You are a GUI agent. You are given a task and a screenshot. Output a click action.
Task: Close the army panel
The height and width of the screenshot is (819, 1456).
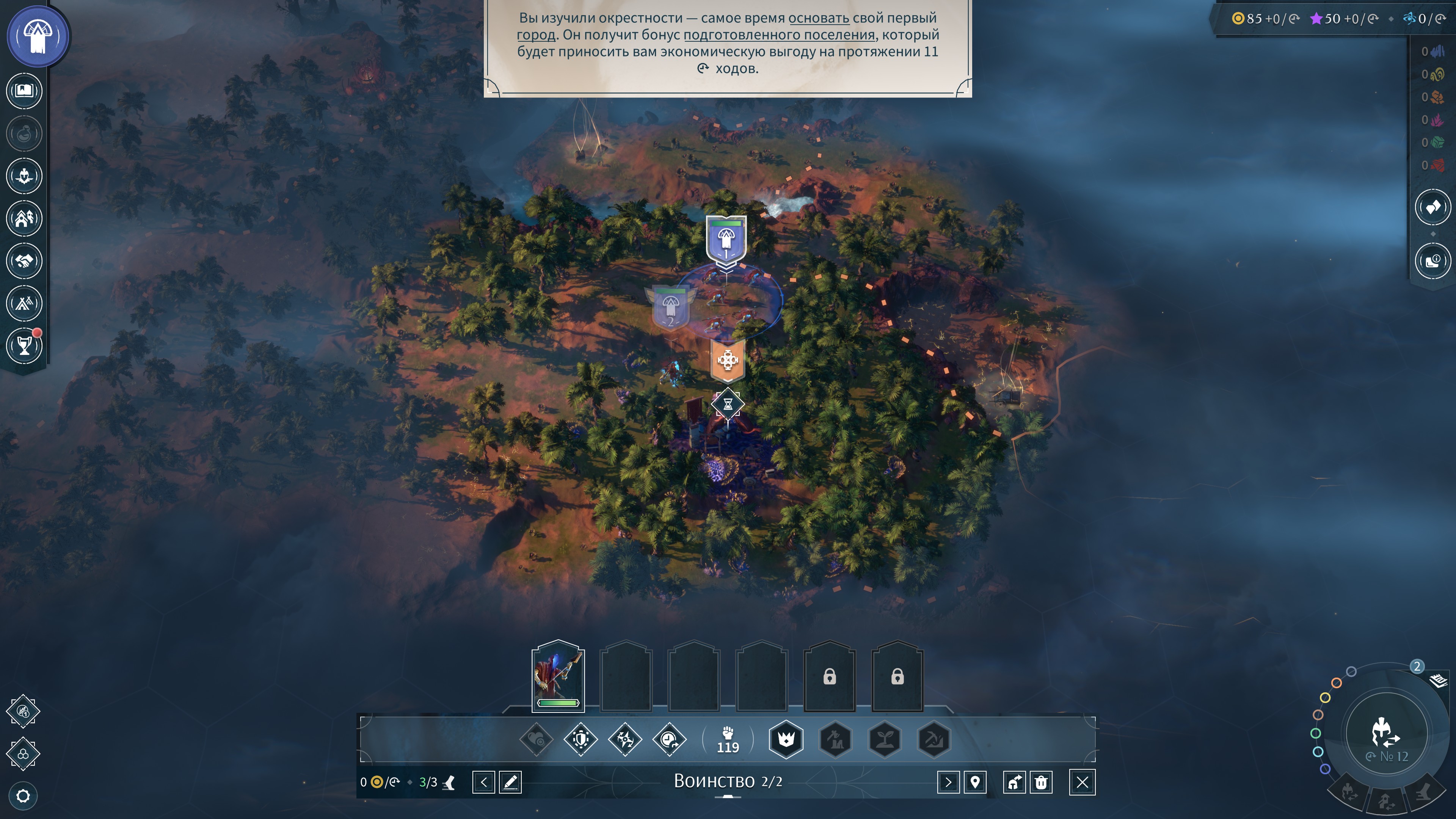pyautogui.click(x=1082, y=782)
